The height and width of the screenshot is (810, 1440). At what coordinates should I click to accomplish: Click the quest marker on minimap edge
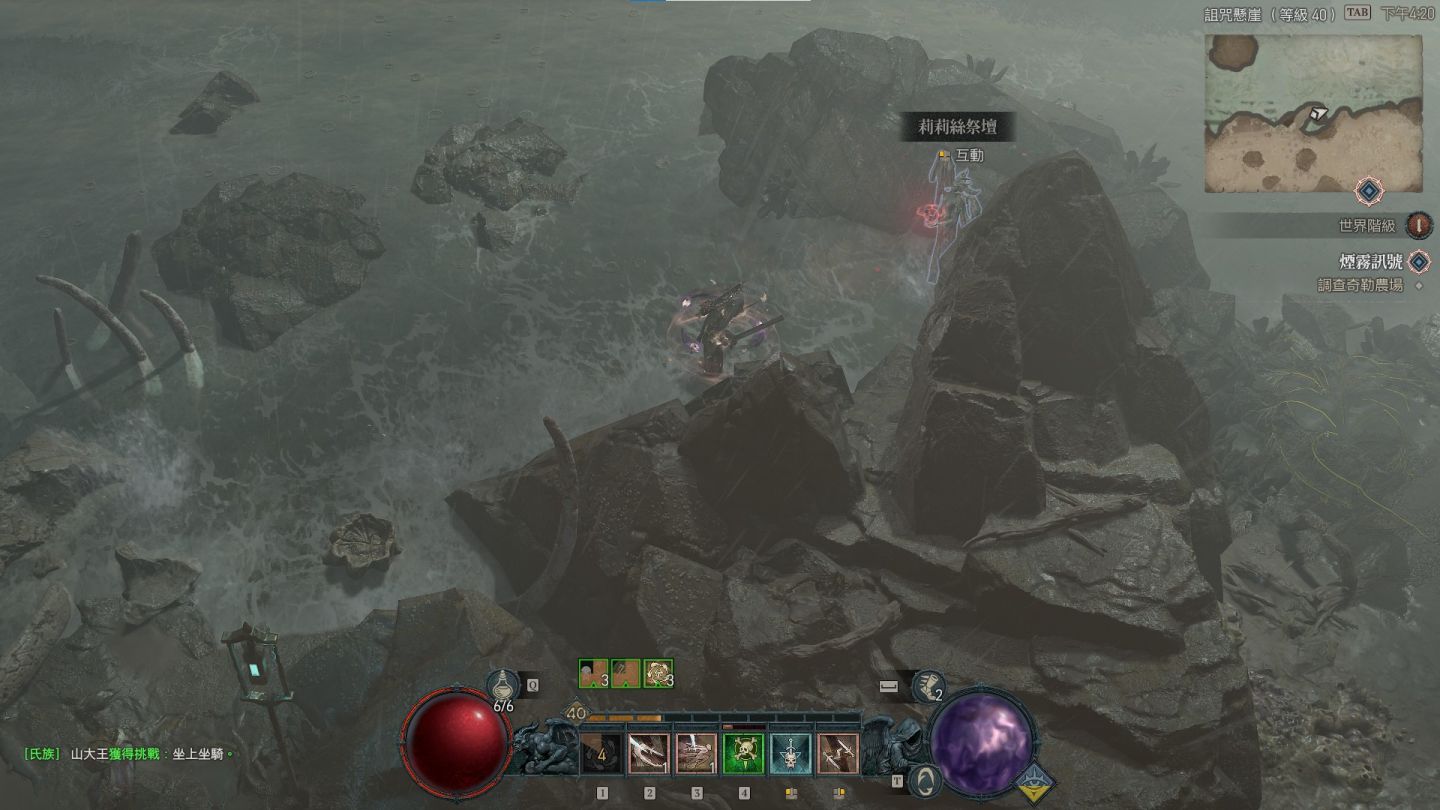1367,191
